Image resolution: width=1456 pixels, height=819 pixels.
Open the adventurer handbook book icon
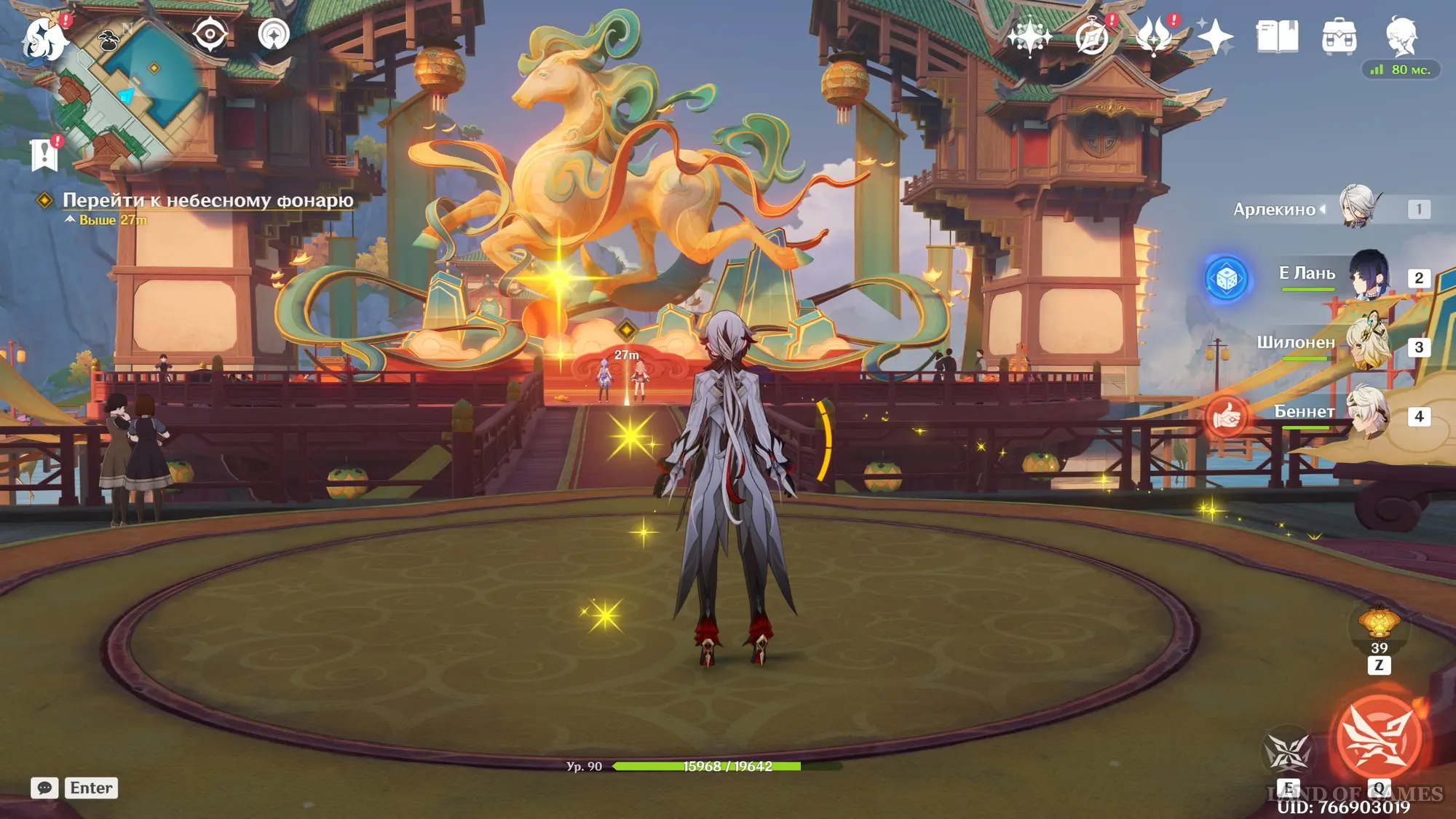pos(1277,36)
